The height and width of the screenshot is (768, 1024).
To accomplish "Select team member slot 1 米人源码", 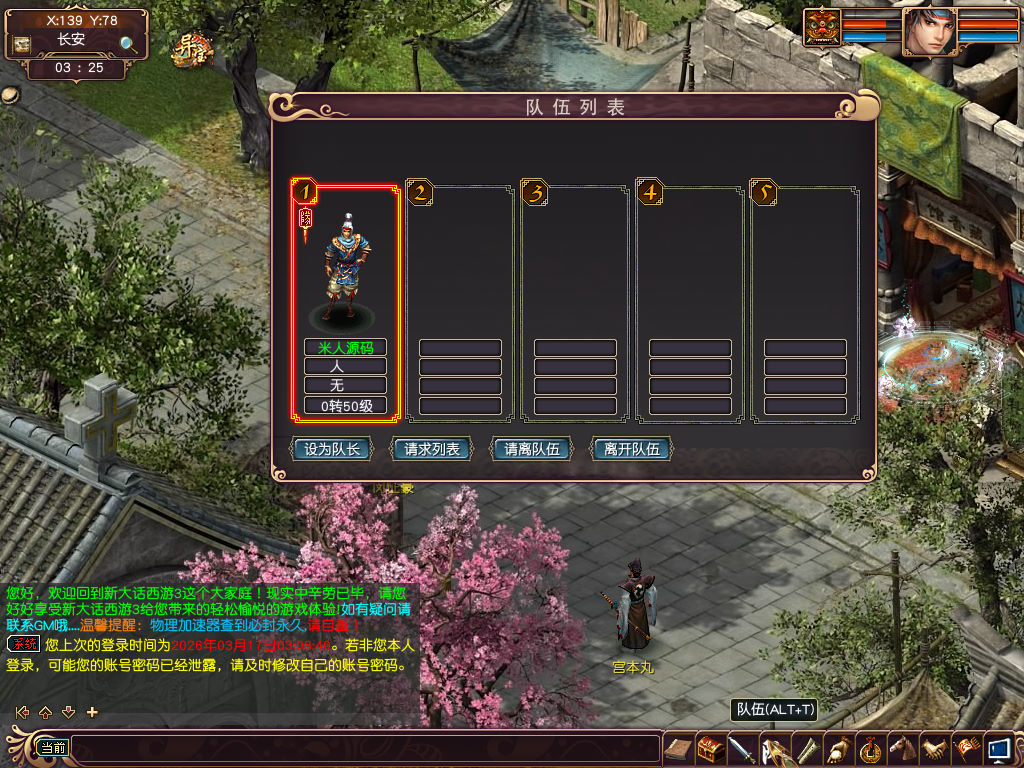I will pyautogui.click(x=345, y=300).
